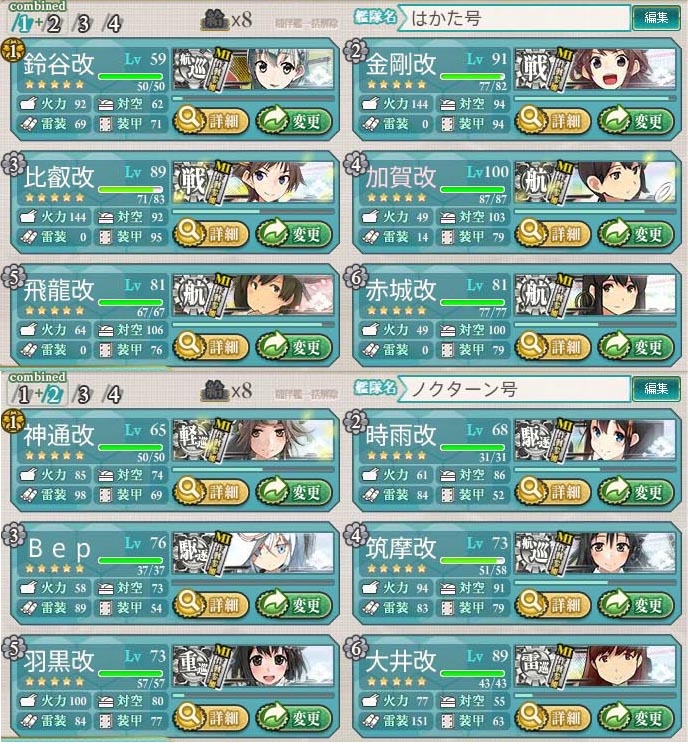Show 詳細 details for 神通改
The image size is (688, 744).
point(211,491)
